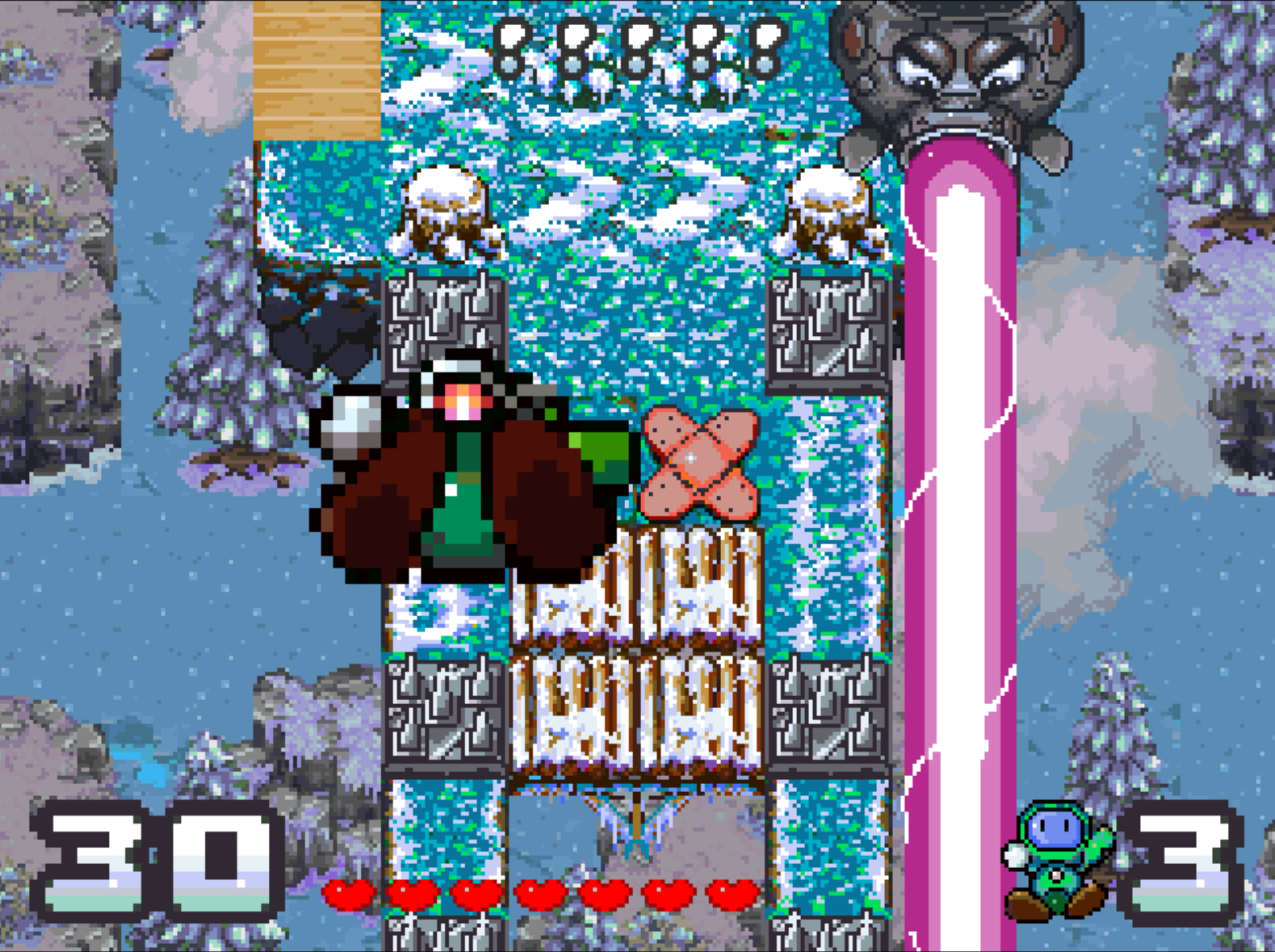Expand the orange wooden panel in the top-left

(x=315, y=69)
